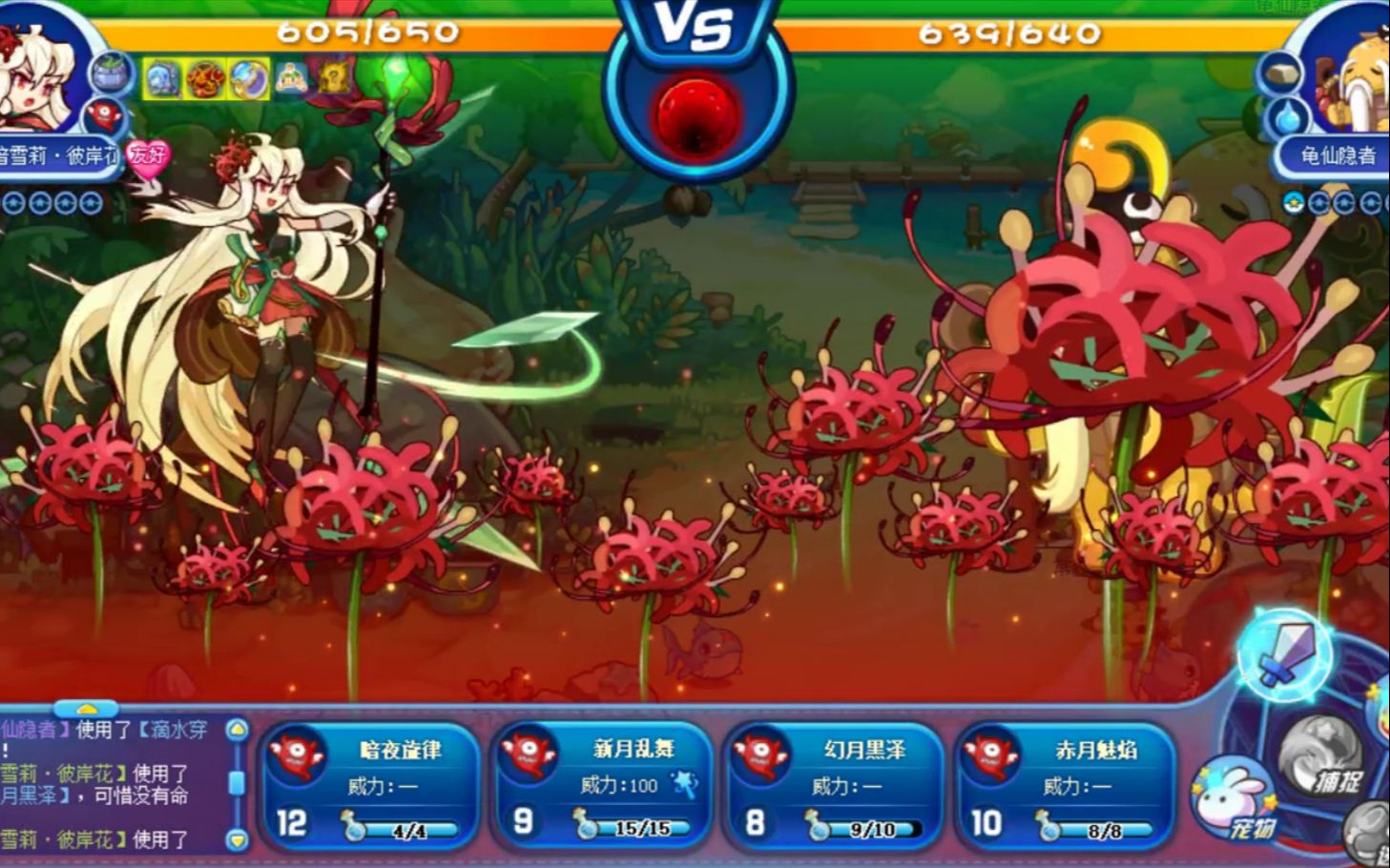Click the 捕捉 capture button
1390x868 pixels.
1327,760
